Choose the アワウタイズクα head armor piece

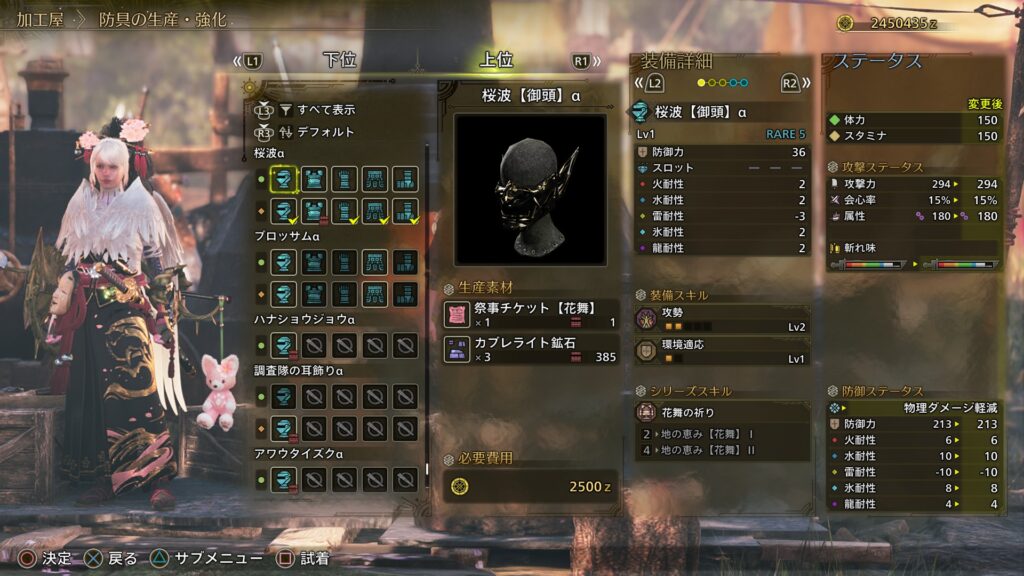(x=285, y=480)
